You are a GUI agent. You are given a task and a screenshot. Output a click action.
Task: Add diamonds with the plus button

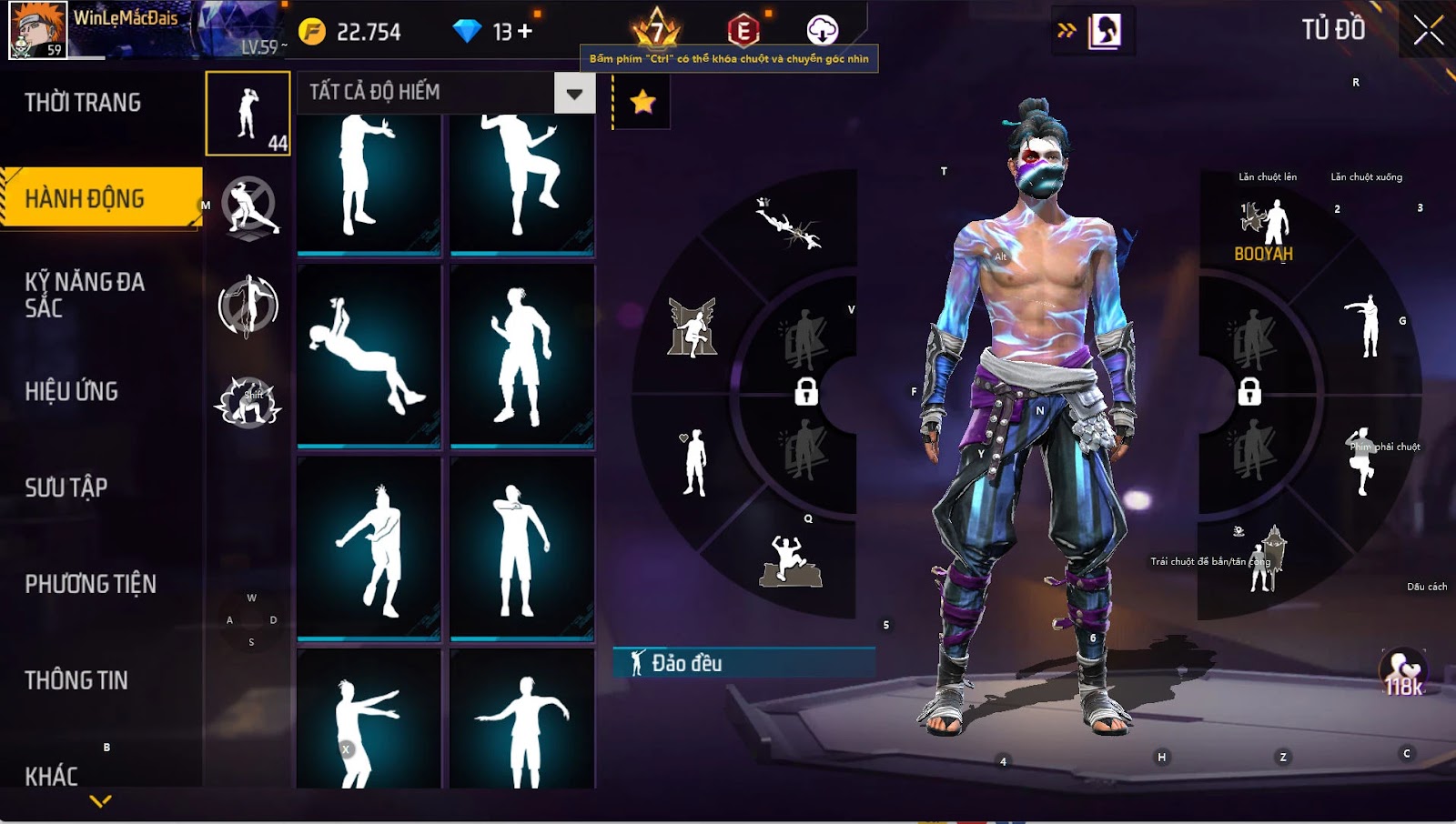(525, 32)
